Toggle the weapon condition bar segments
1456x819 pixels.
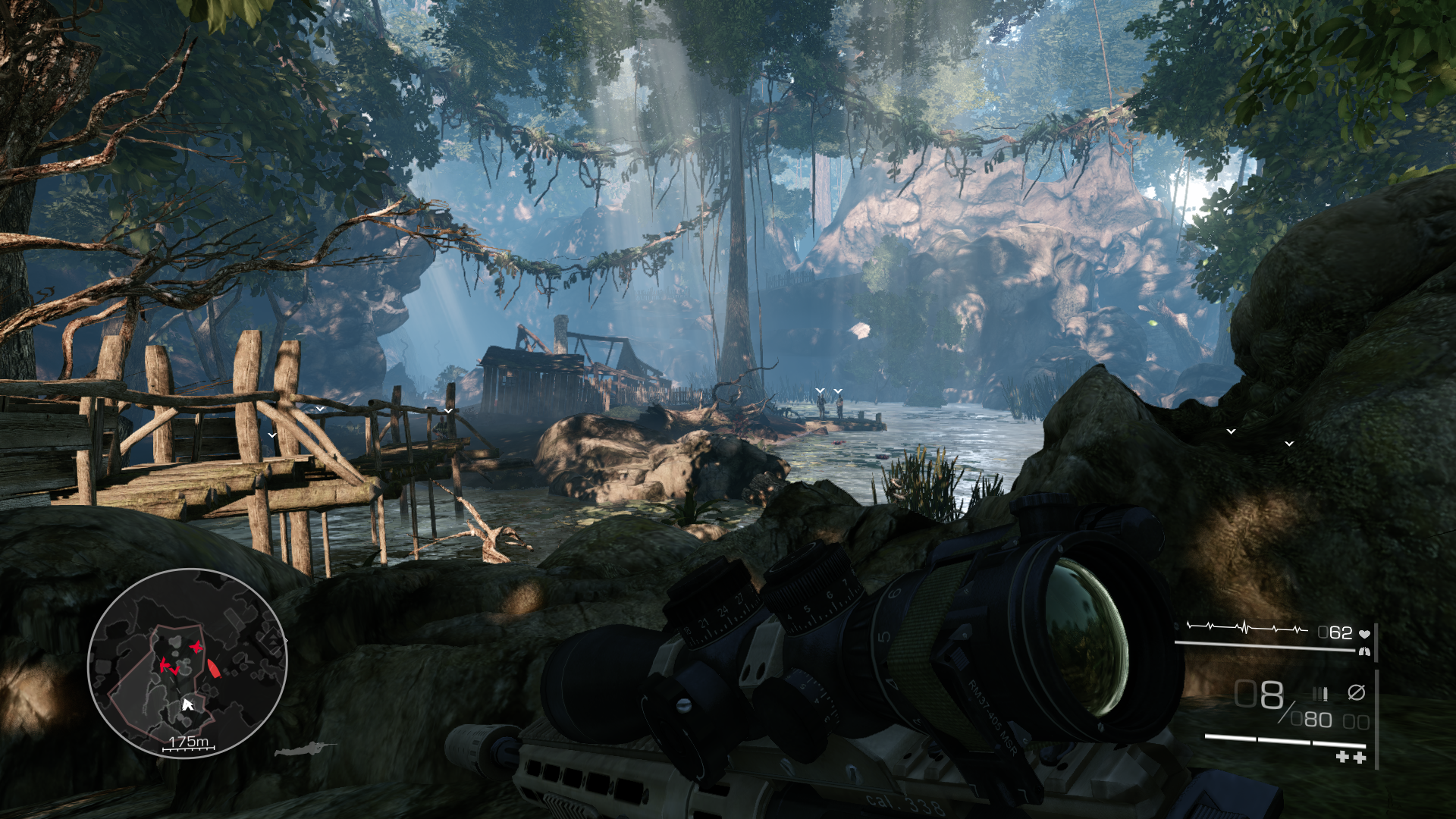pyautogui.click(x=1285, y=742)
